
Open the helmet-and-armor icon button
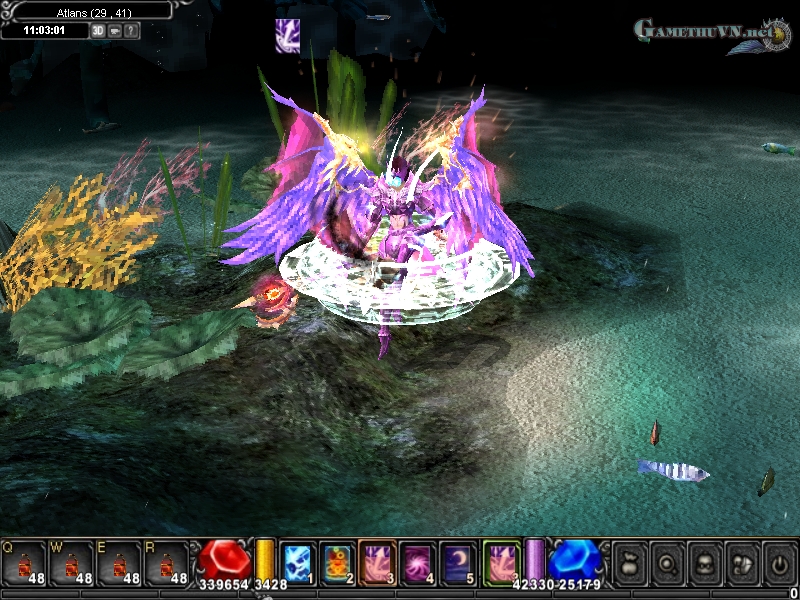[742, 561]
